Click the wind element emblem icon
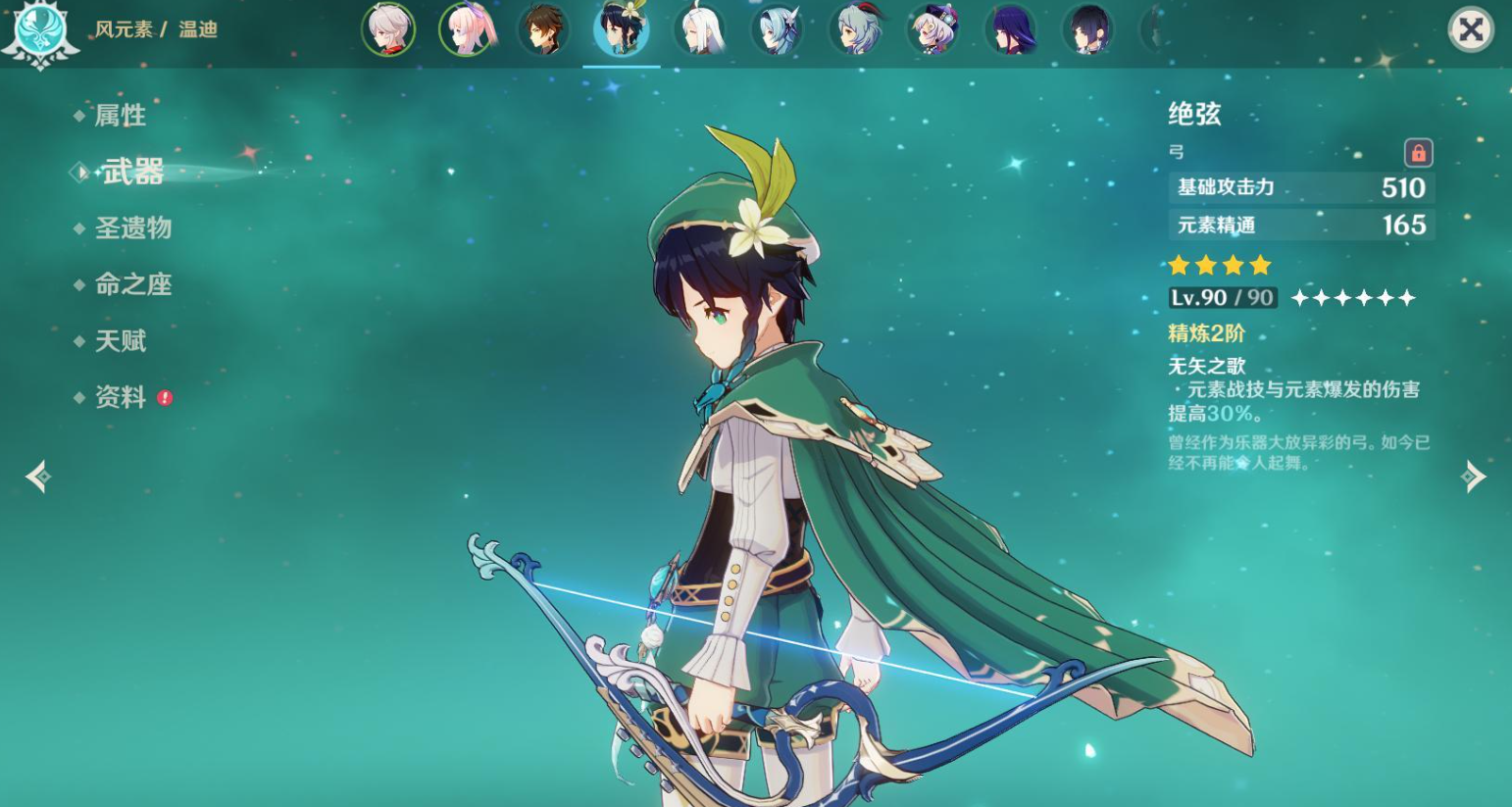This screenshot has width=1512, height=807. [40, 31]
